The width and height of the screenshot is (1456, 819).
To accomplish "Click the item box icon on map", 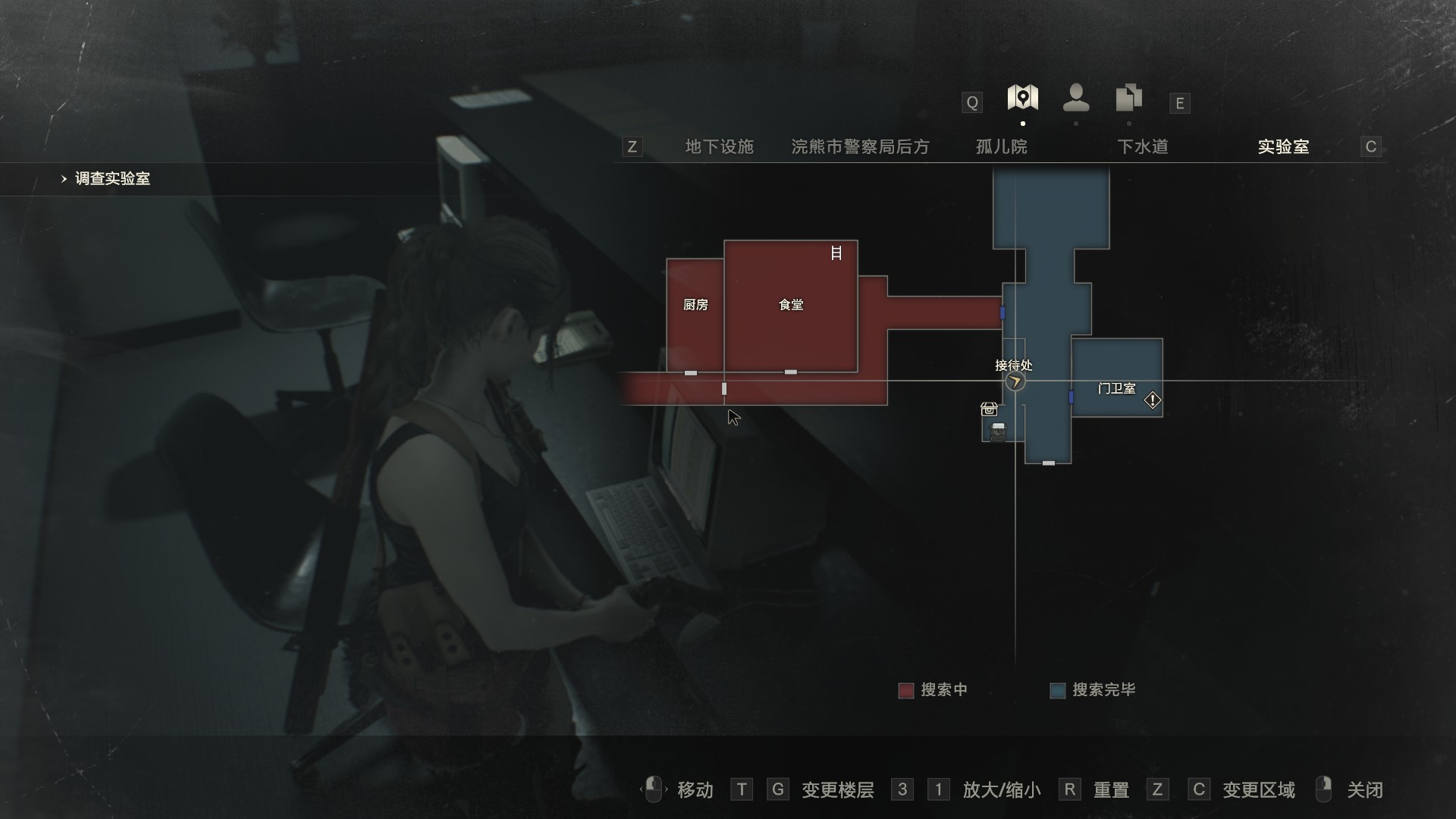I will click(989, 409).
